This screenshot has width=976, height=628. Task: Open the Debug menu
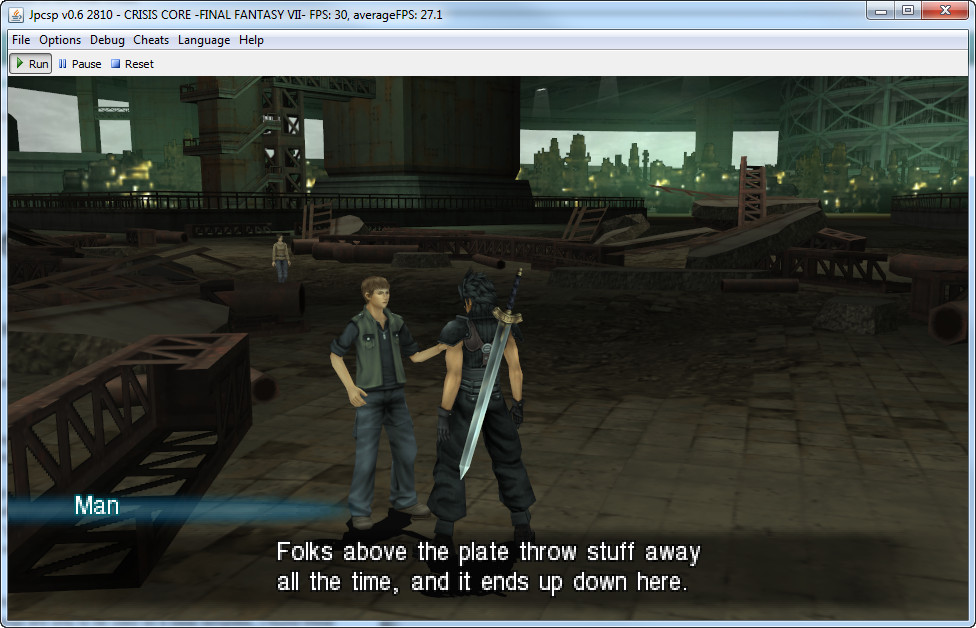click(x=107, y=40)
